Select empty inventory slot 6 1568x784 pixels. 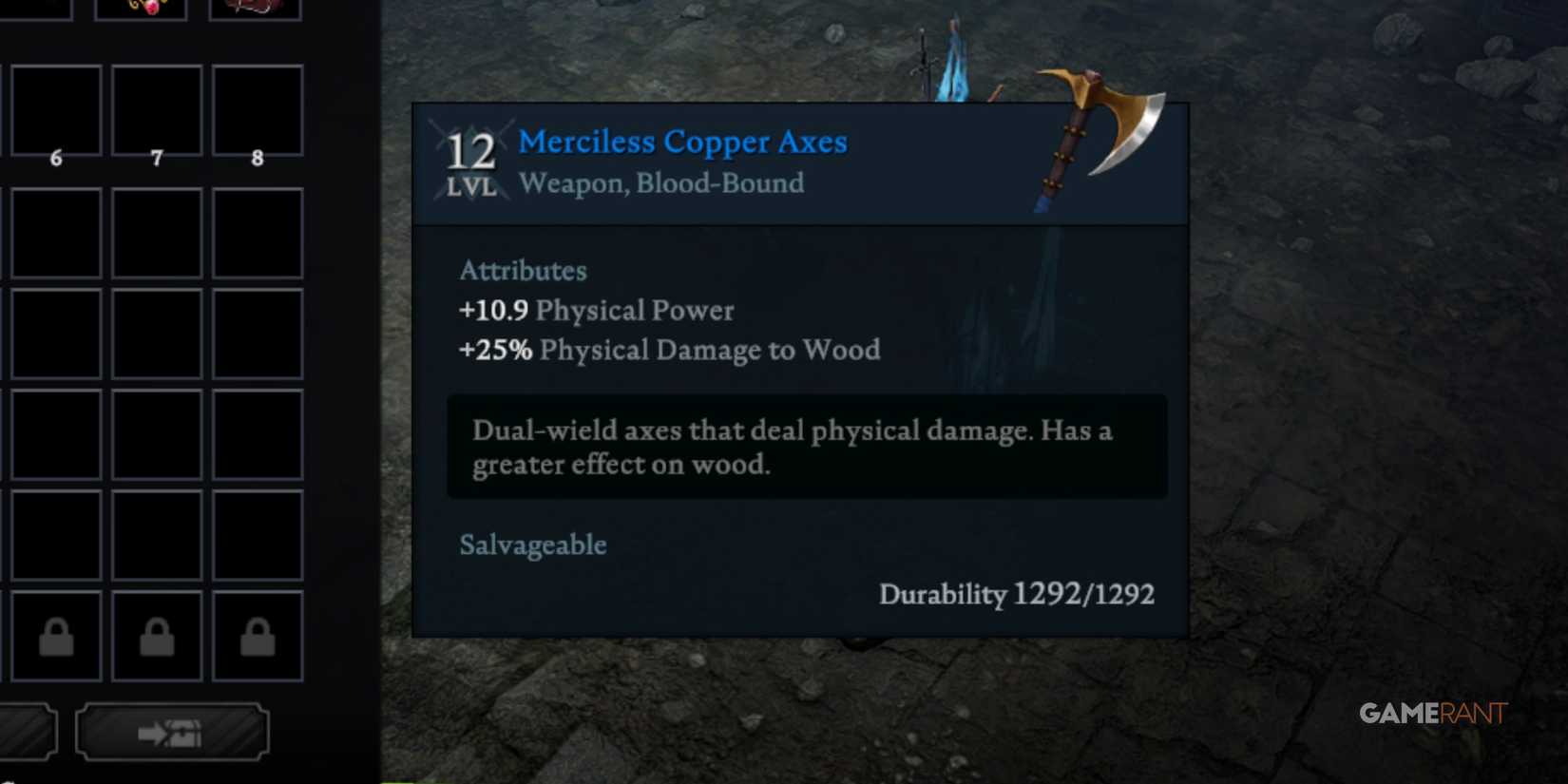point(55,109)
